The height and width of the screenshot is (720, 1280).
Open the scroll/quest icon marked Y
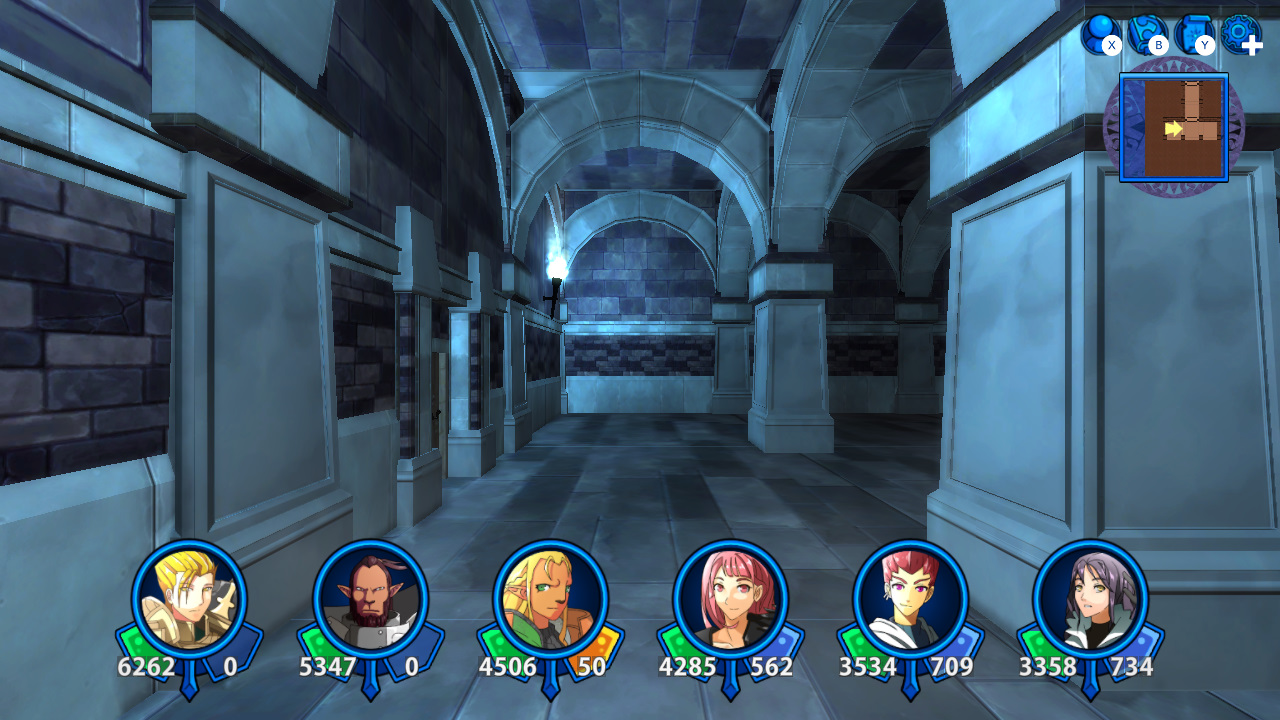click(x=1191, y=32)
